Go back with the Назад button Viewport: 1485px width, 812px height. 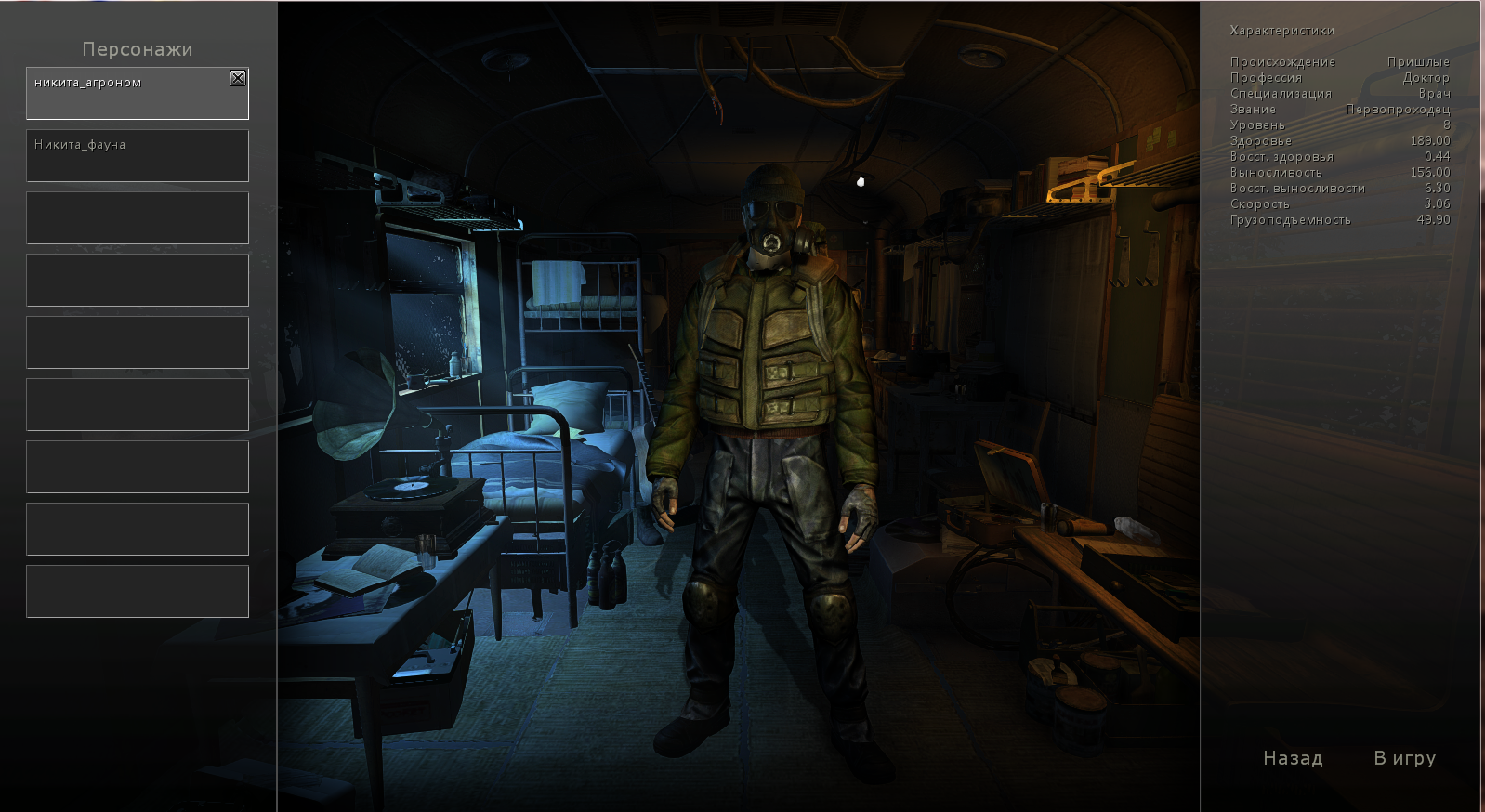tap(1293, 758)
